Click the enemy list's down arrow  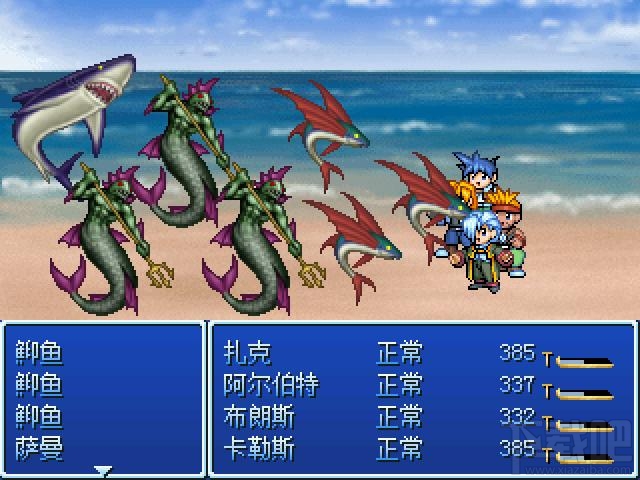[x=102, y=469]
